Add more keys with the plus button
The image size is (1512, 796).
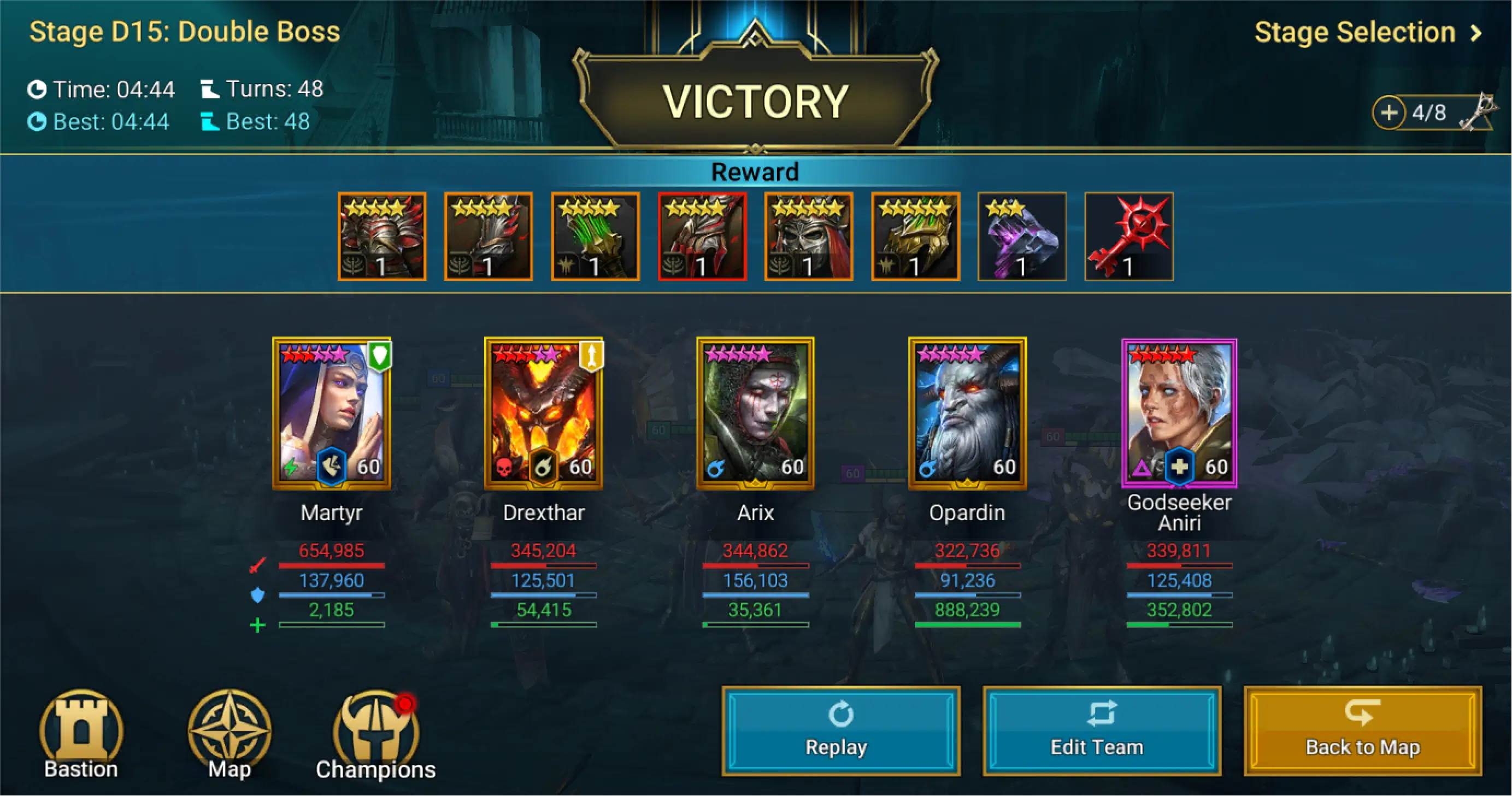(1389, 113)
